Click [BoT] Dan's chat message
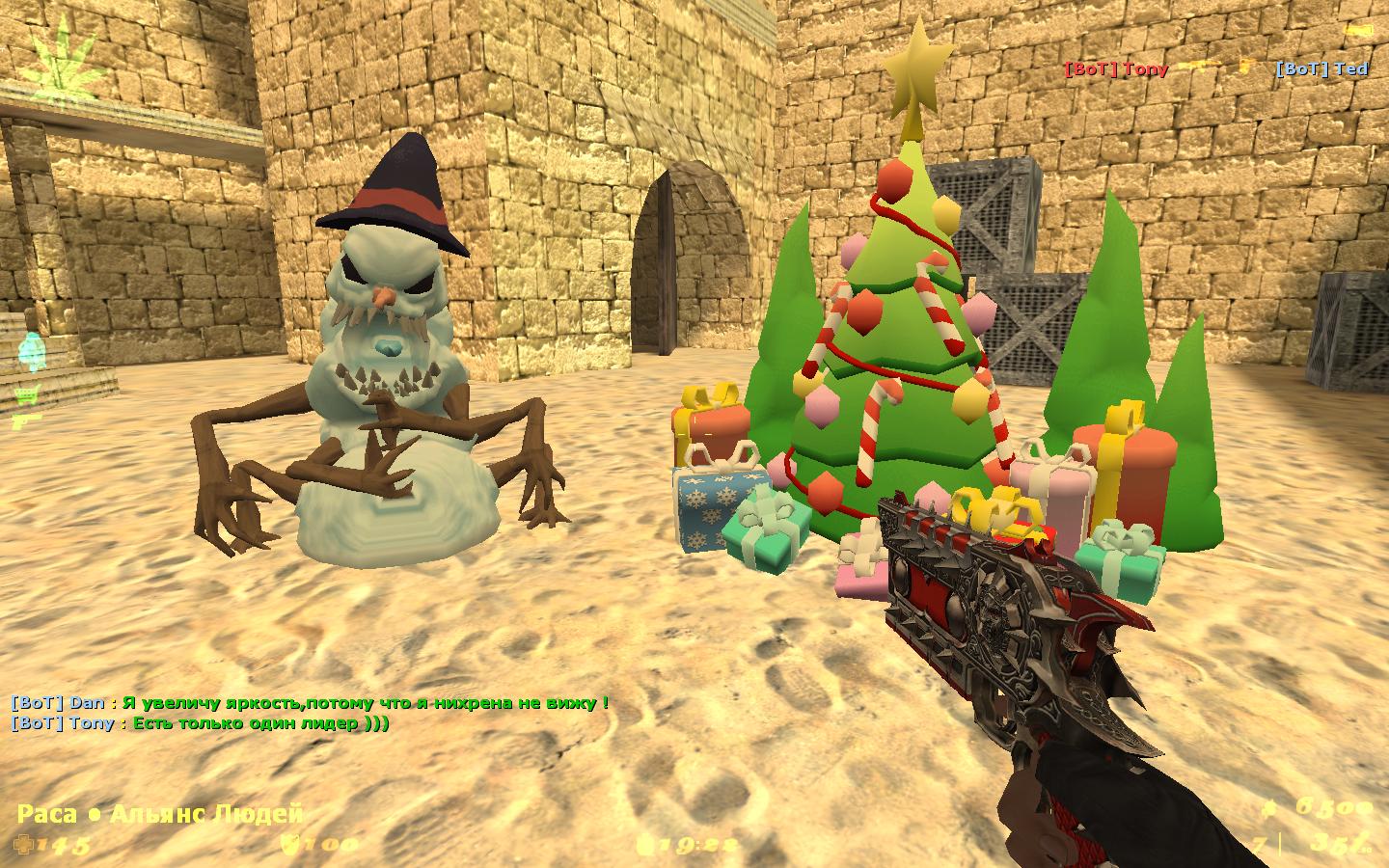The width and height of the screenshot is (1389, 868). [x=310, y=703]
